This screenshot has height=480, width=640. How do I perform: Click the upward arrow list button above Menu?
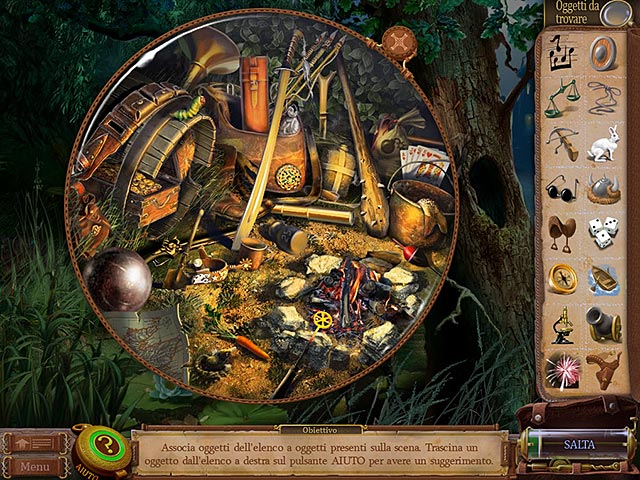pos(35,441)
